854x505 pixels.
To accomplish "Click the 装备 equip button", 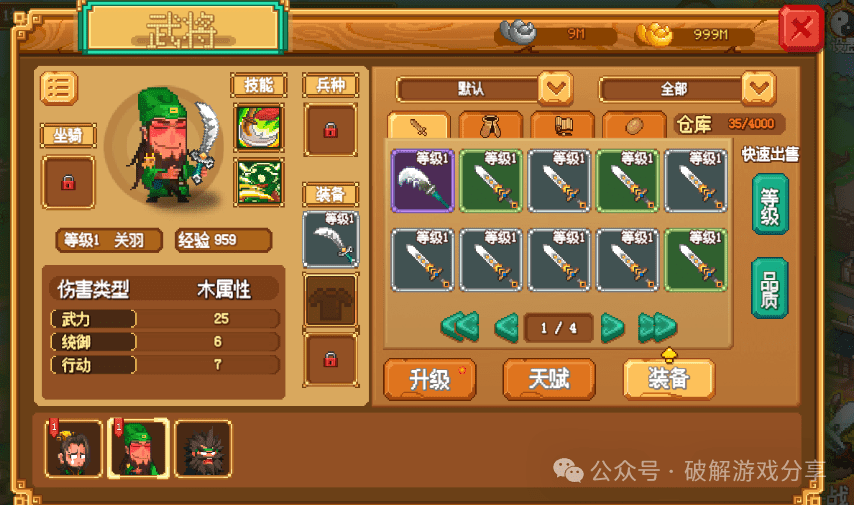I will pyautogui.click(x=668, y=379).
